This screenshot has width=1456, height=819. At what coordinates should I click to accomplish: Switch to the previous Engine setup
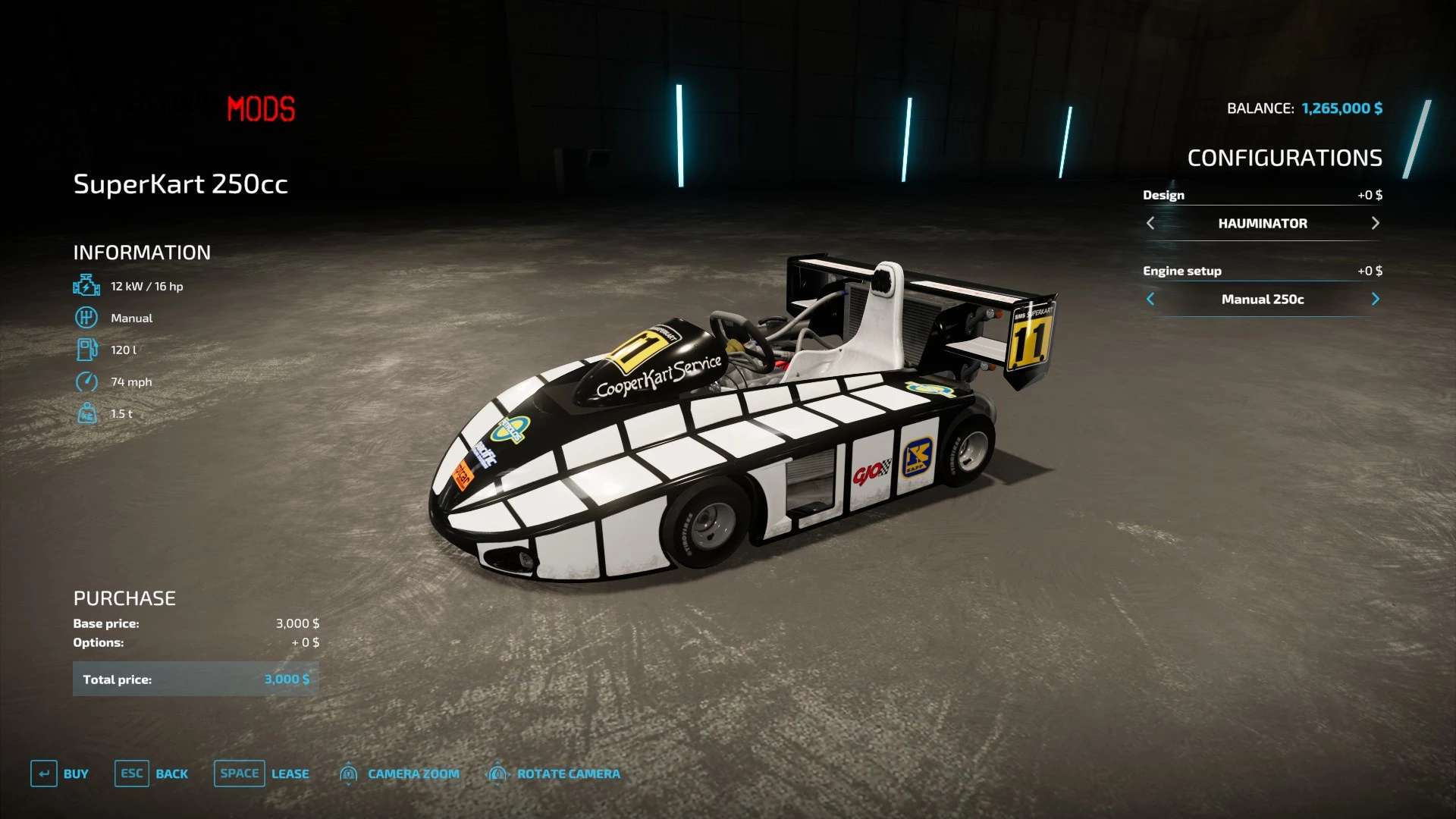click(1150, 299)
